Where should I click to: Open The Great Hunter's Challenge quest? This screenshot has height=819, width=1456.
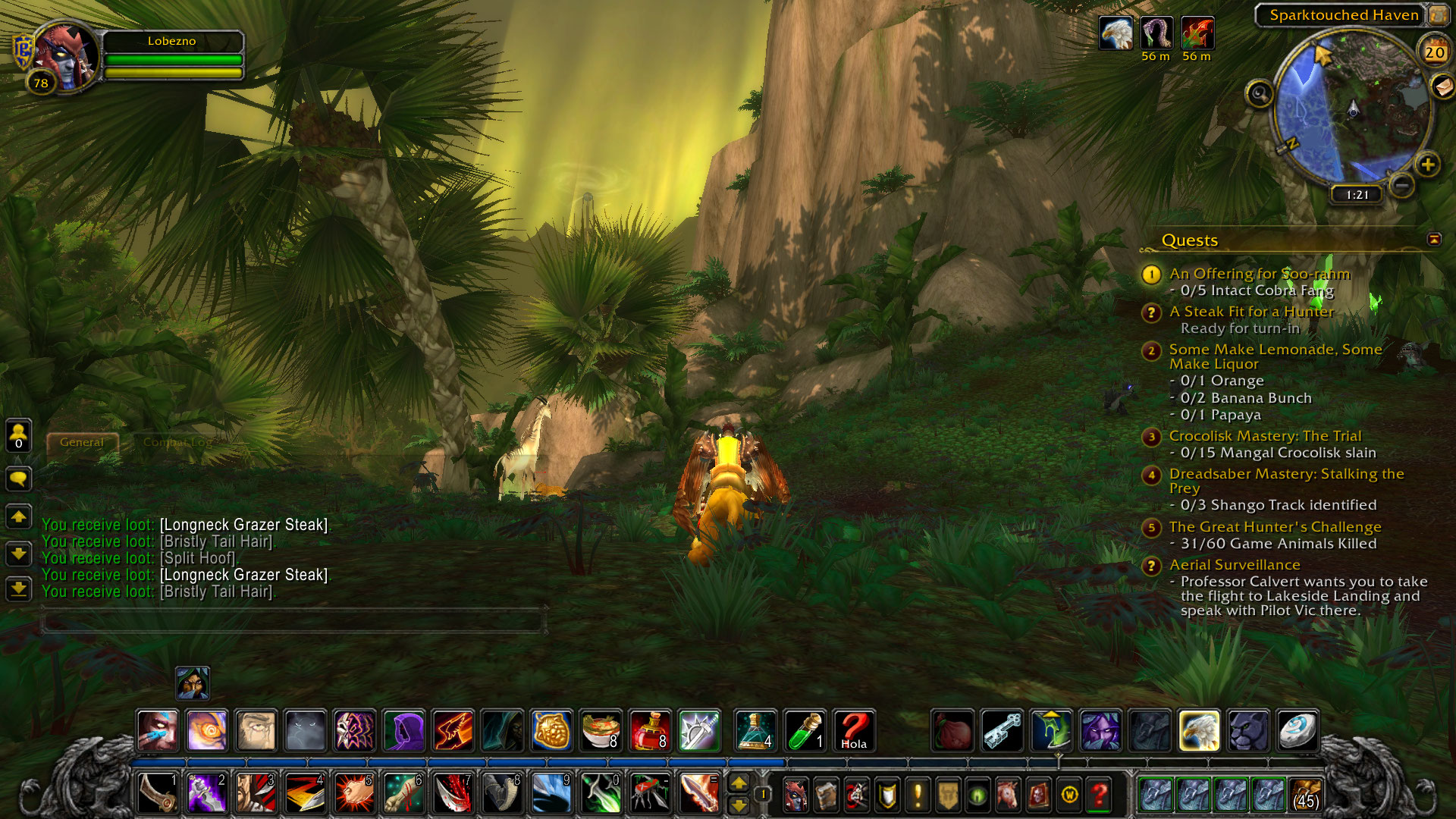click(x=1275, y=527)
